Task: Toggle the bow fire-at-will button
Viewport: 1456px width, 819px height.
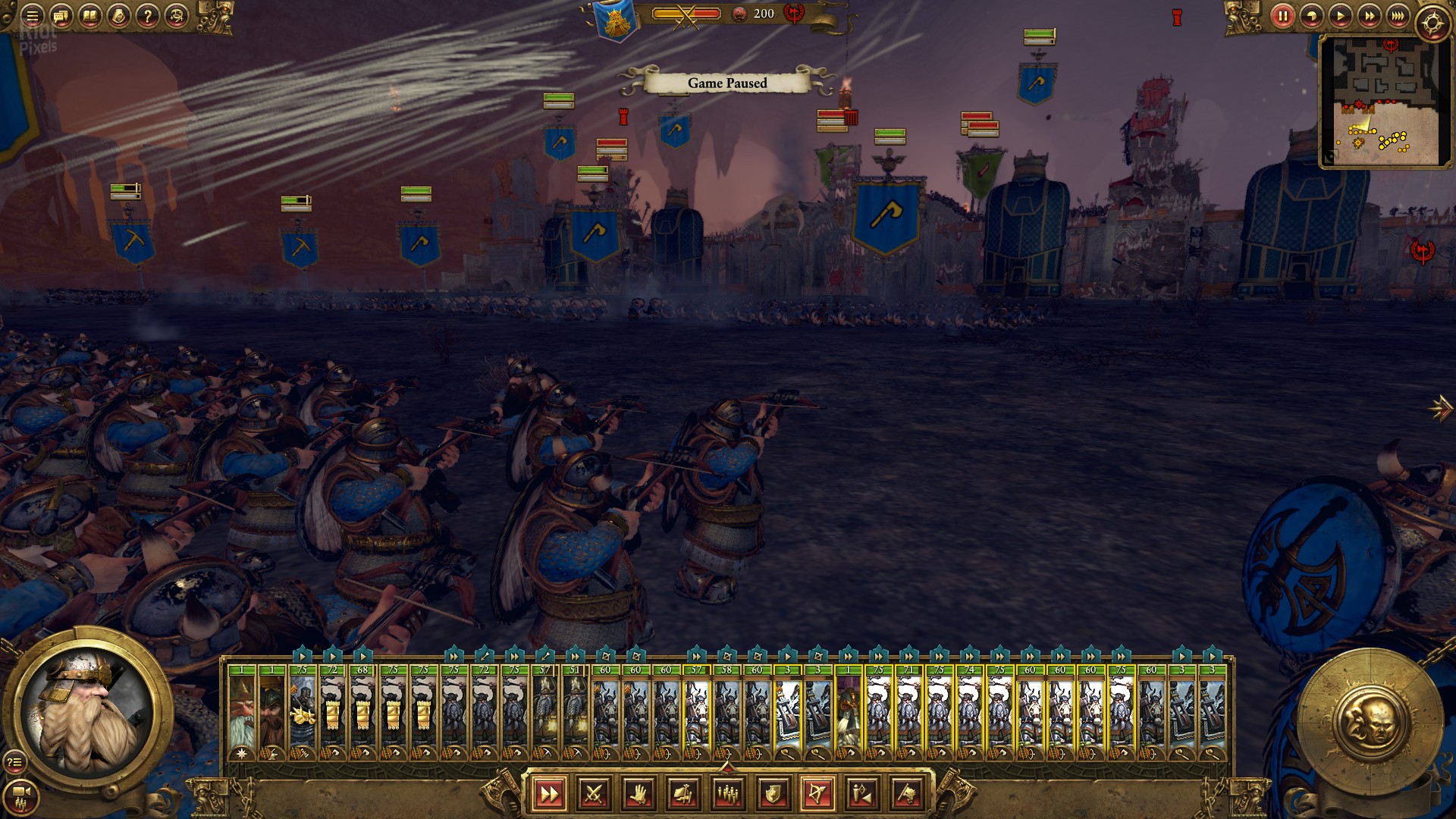Action: 817,794
